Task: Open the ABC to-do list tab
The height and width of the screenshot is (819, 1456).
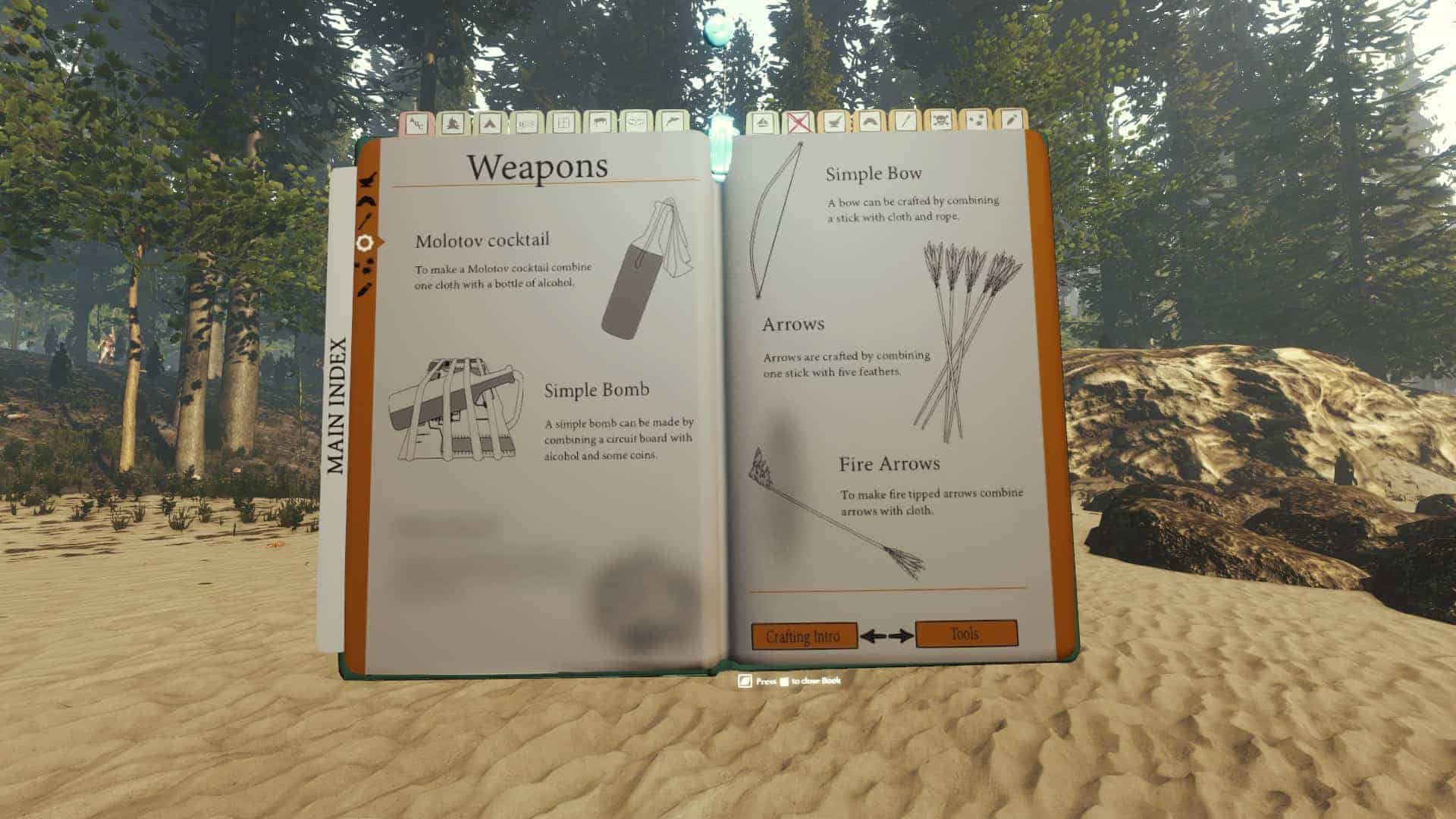Action: (x=416, y=123)
